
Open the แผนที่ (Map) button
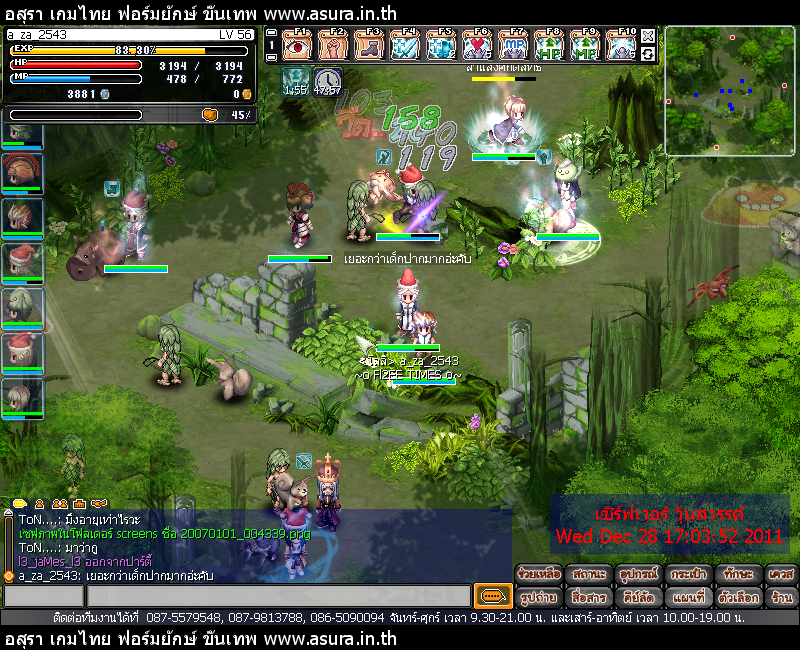(x=687, y=597)
